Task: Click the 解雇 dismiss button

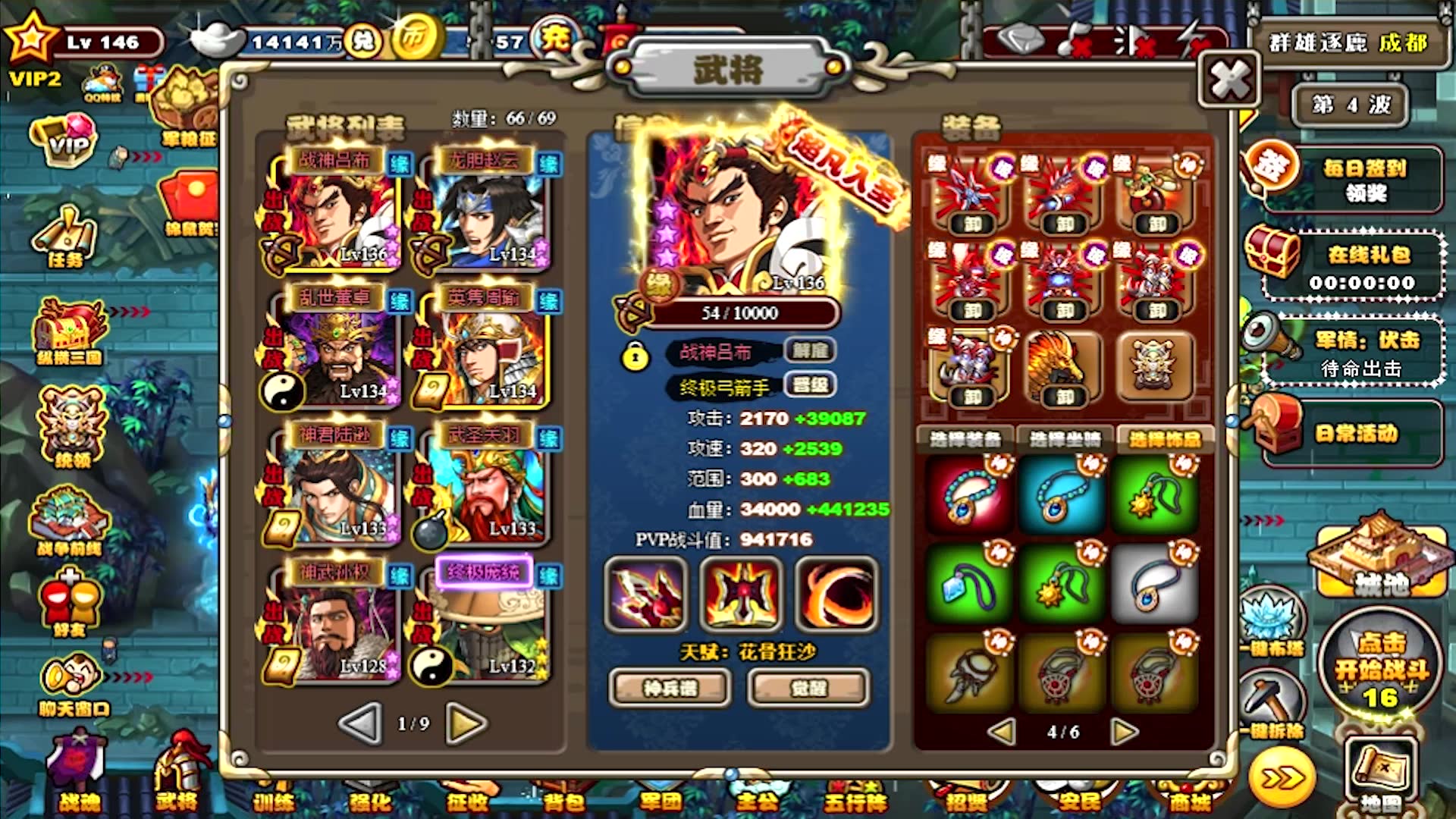Action: point(809,351)
